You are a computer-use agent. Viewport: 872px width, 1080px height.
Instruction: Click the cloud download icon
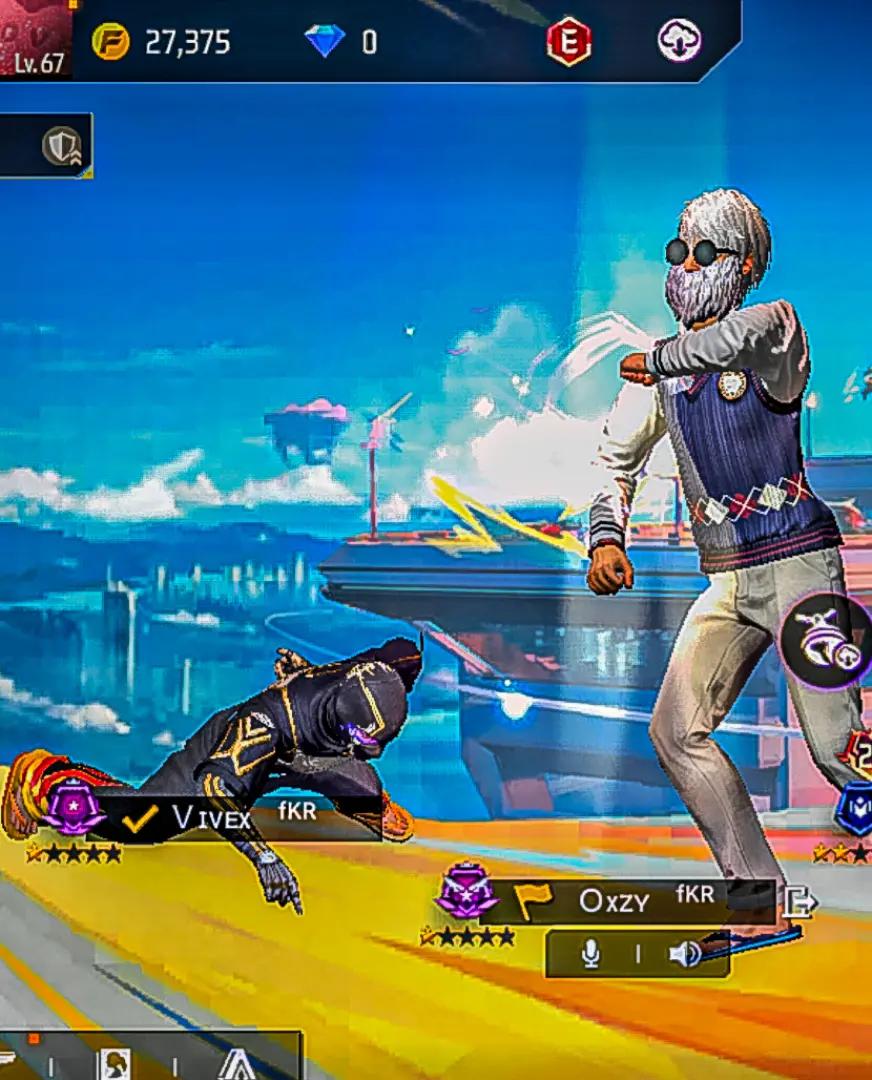tap(679, 42)
